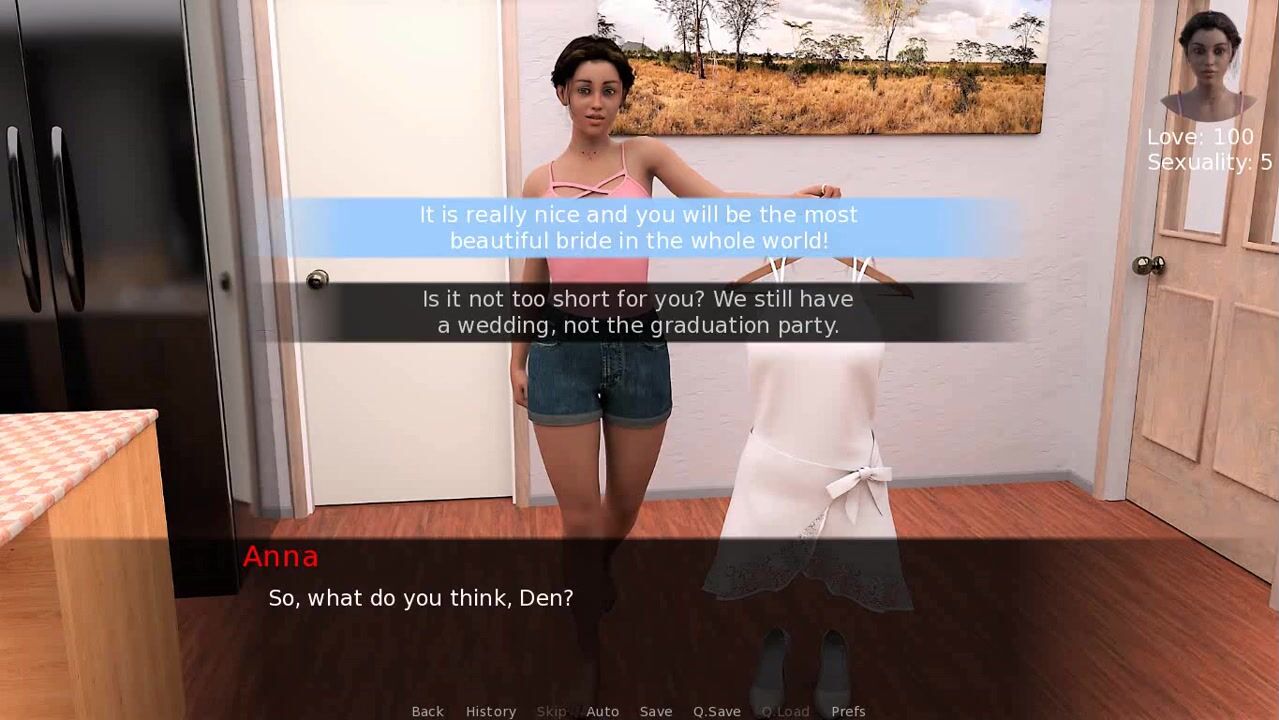Image resolution: width=1279 pixels, height=720 pixels.
Task: Open the dialogue History
Action: (490, 711)
